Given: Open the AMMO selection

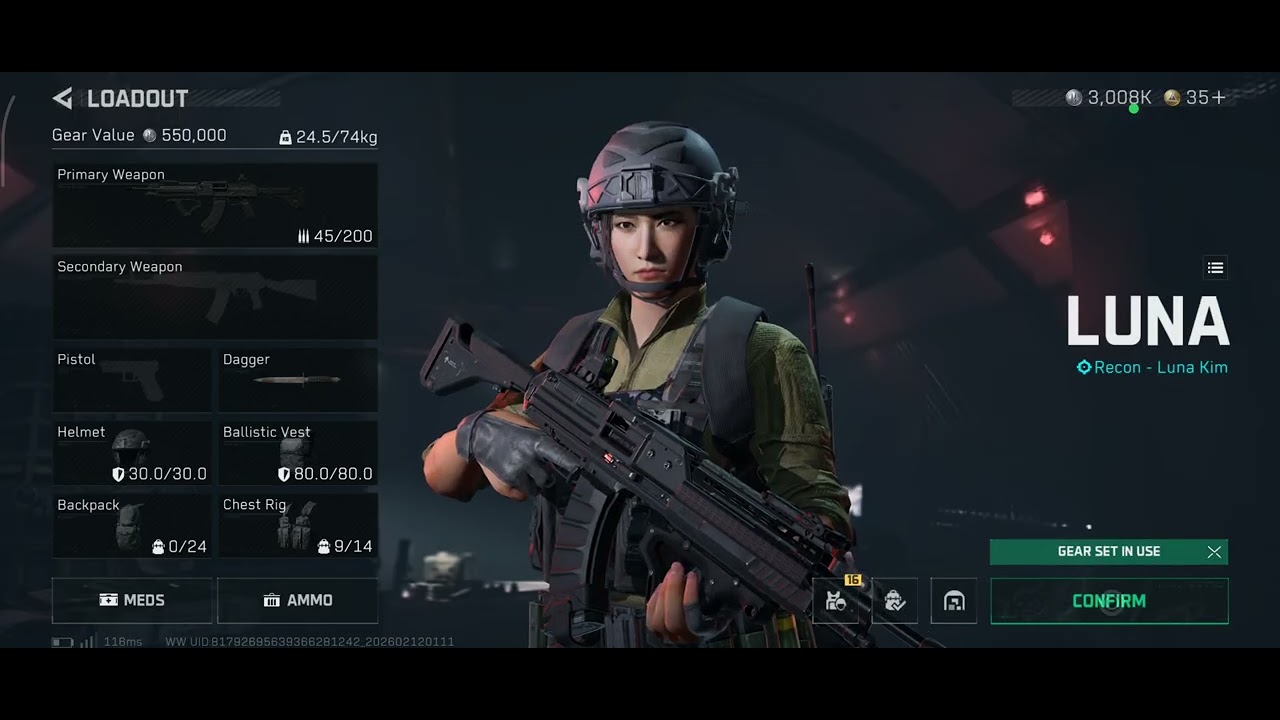Looking at the screenshot, I should [x=298, y=600].
